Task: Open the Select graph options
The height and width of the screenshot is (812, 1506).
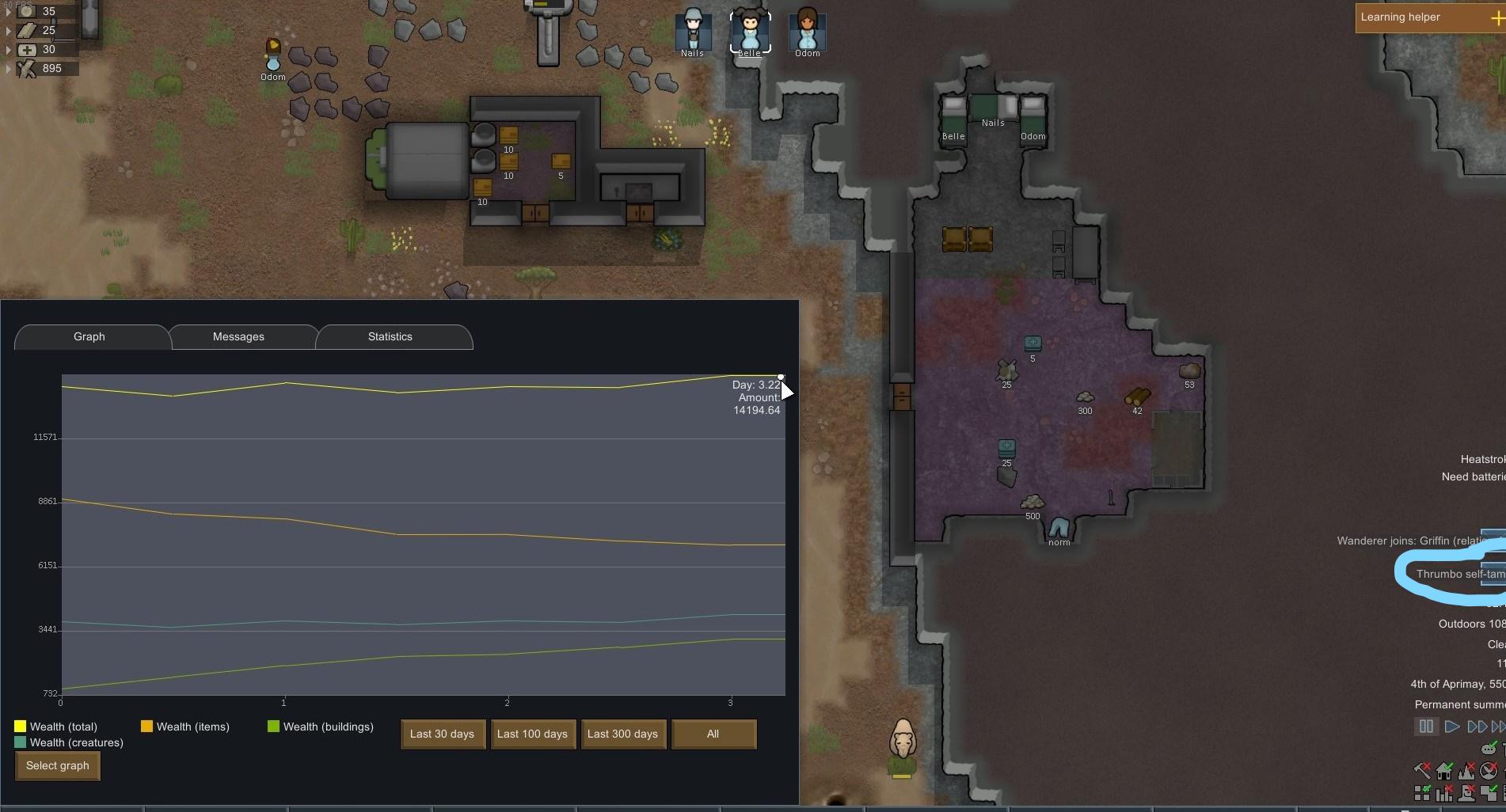Action: [x=56, y=765]
